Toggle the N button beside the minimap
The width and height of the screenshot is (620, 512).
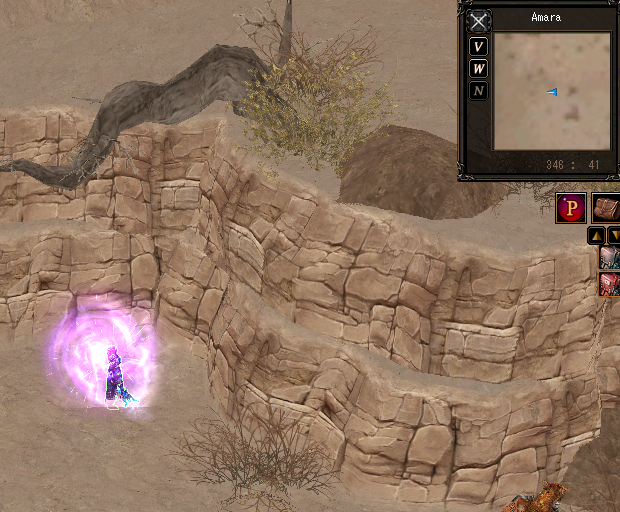click(479, 91)
